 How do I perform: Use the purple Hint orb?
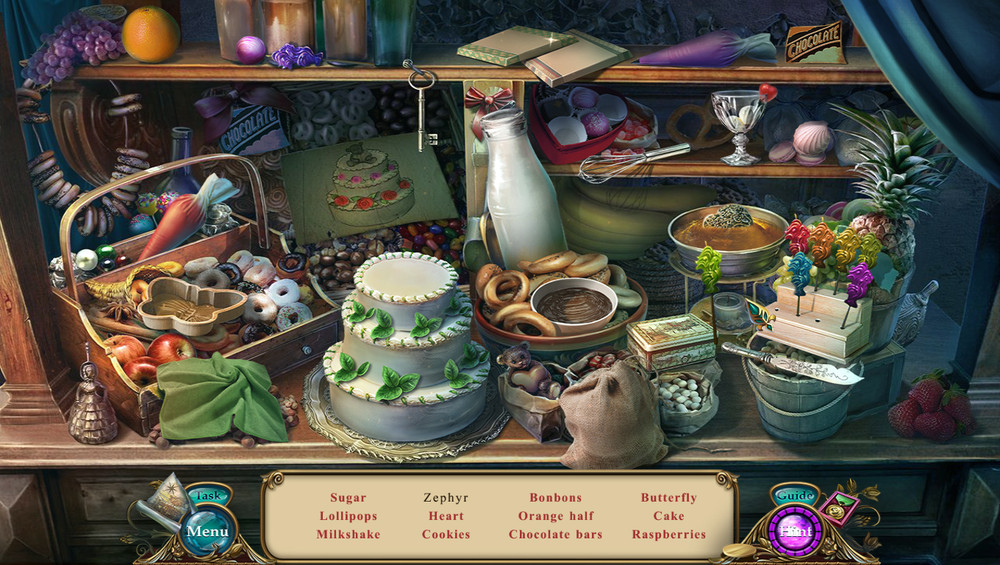tap(796, 531)
